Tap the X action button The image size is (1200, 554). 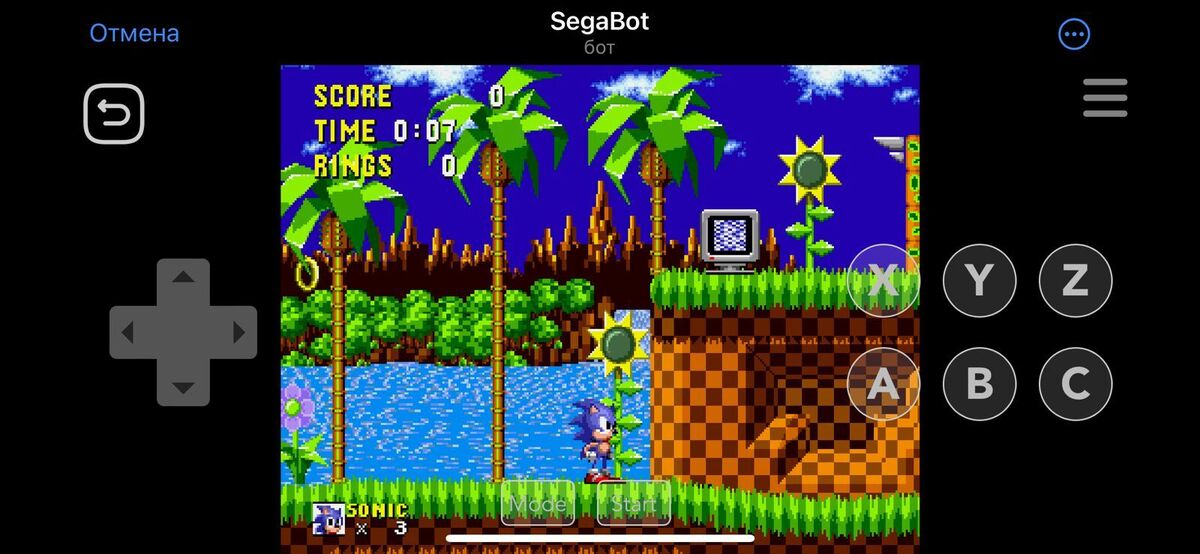coord(883,281)
